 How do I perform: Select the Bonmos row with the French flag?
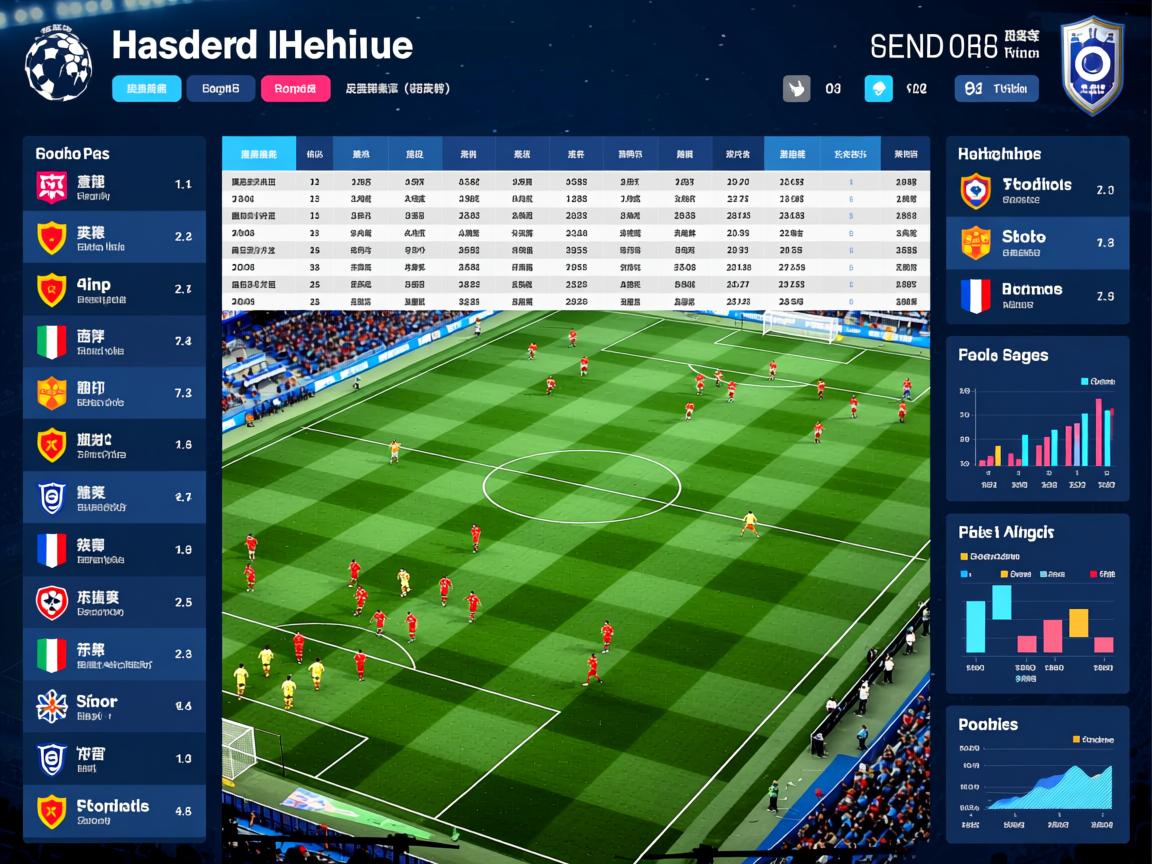click(x=1037, y=296)
